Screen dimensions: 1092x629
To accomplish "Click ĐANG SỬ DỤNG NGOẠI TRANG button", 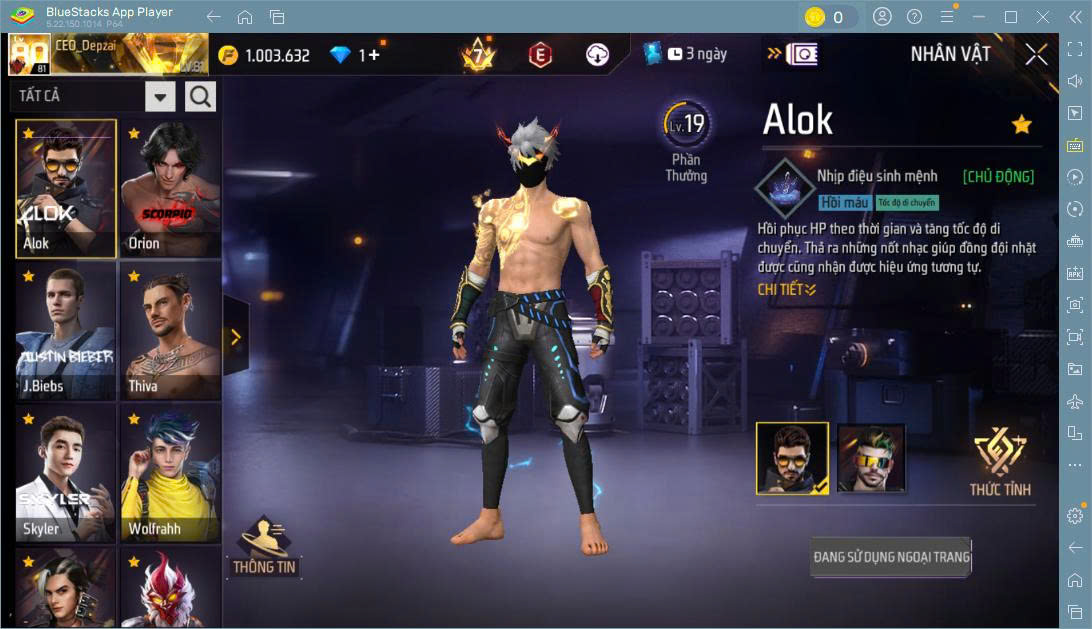I will coord(891,556).
